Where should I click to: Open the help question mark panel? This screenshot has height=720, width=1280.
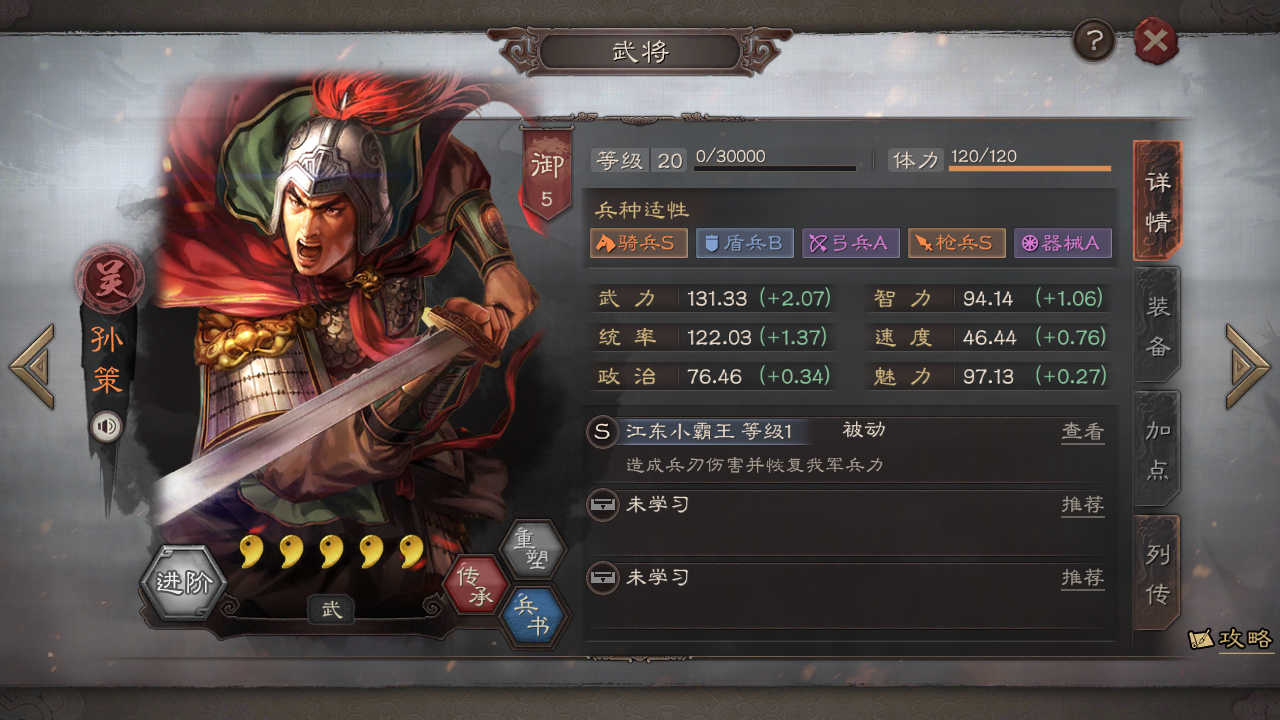click(1093, 41)
